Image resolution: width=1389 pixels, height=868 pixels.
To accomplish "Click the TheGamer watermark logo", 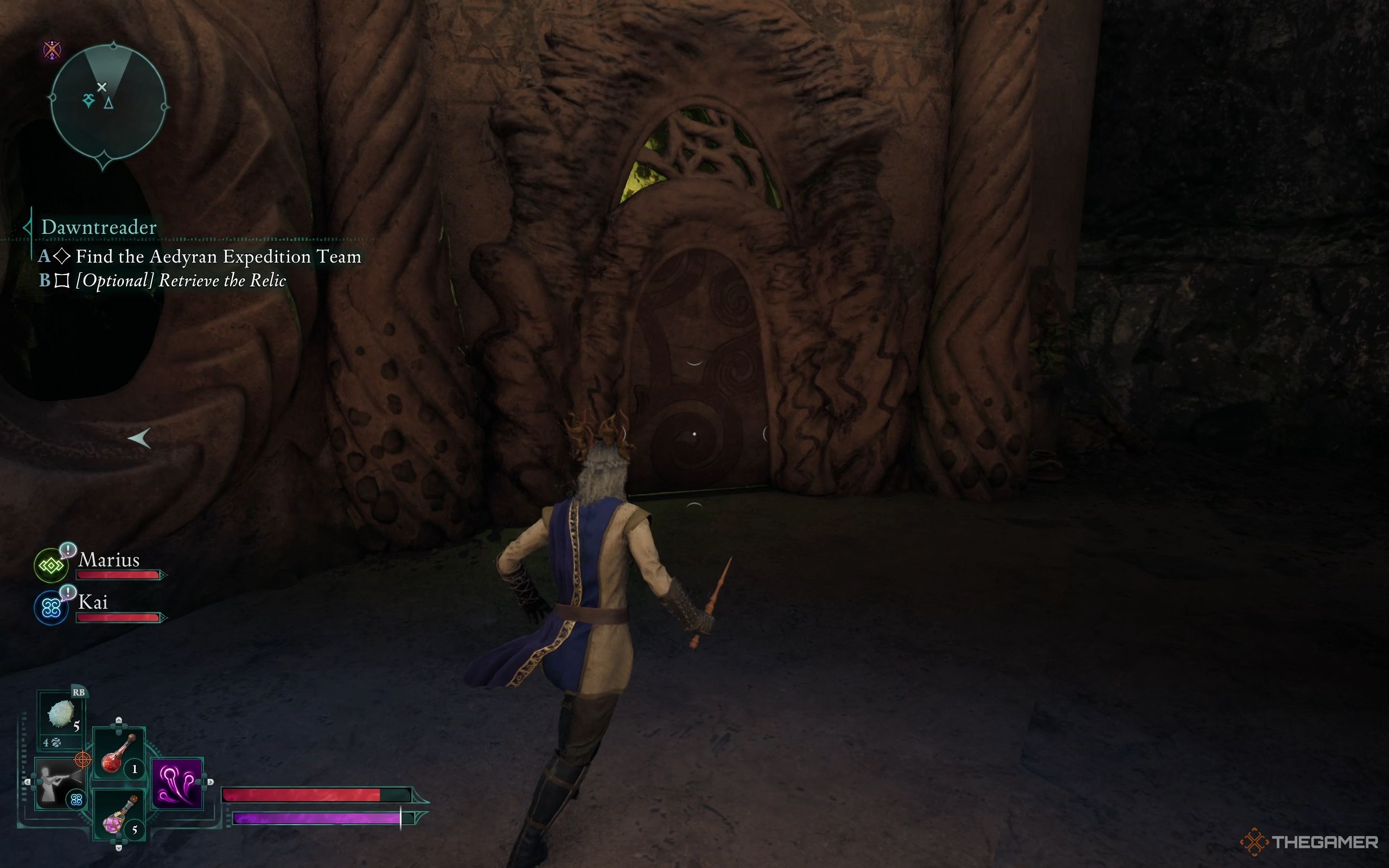I will tap(1309, 842).
